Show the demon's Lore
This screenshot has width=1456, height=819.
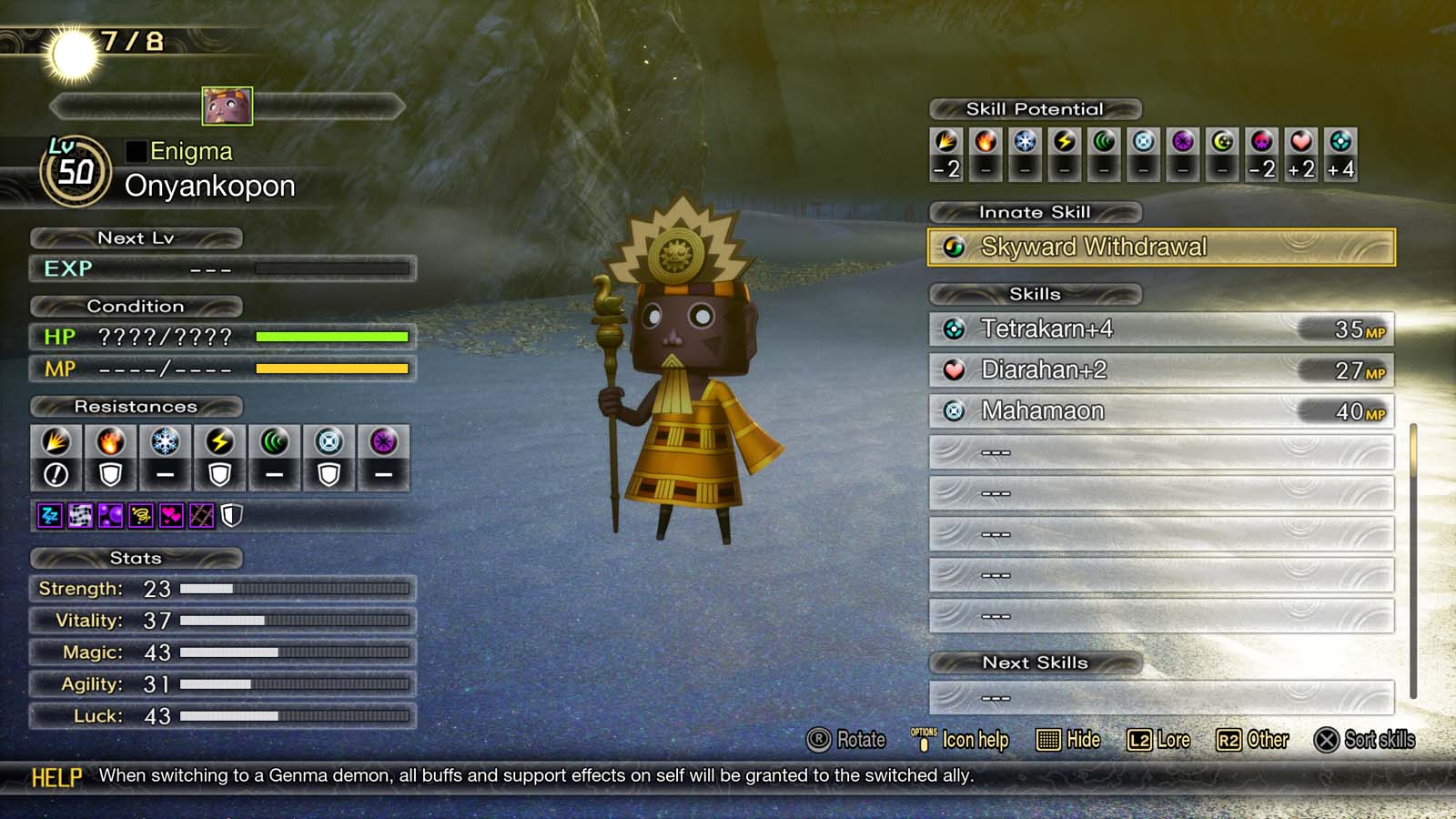point(1158,740)
